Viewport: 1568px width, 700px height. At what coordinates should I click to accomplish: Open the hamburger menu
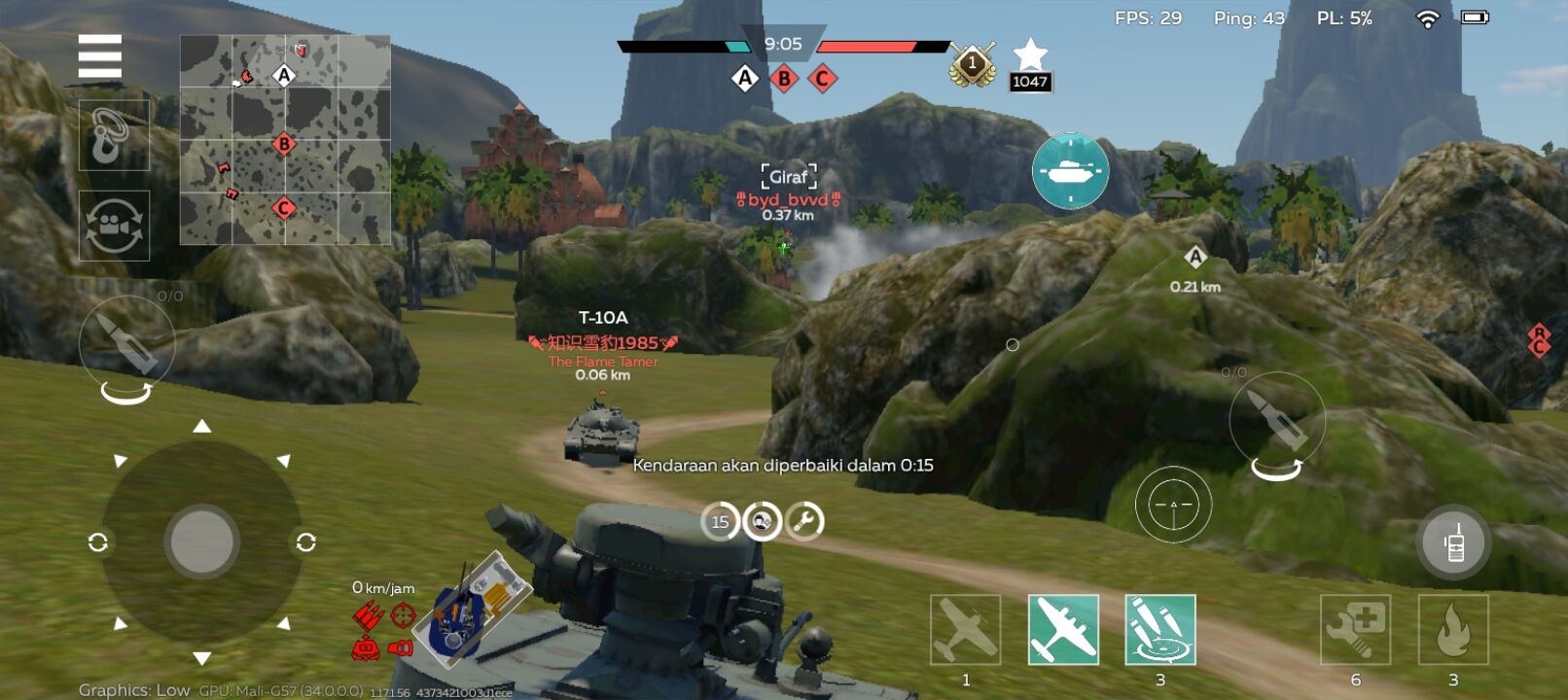(x=100, y=56)
